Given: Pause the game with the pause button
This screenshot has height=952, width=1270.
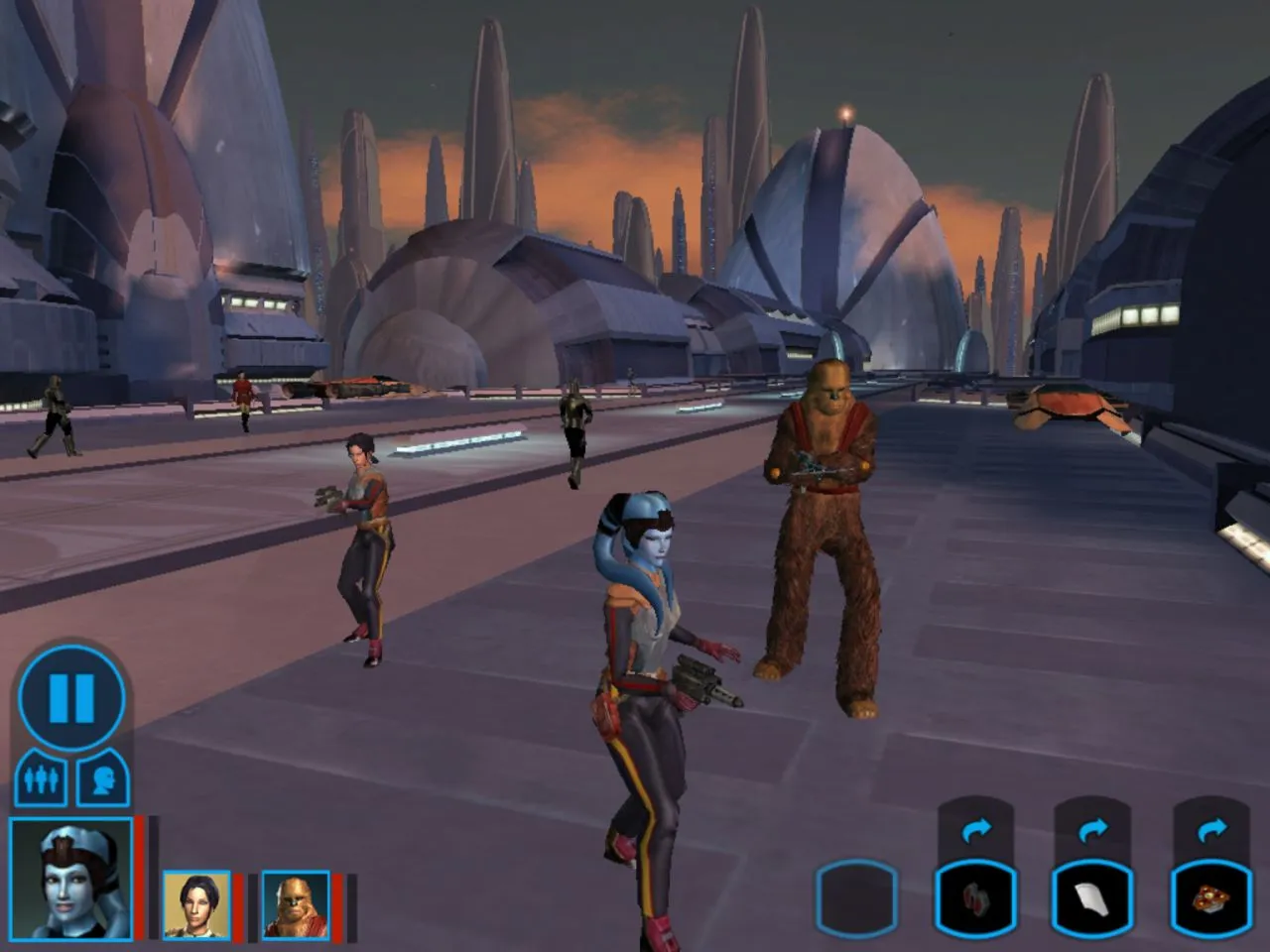Looking at the screenshot, I should click(x=71, y=697).
